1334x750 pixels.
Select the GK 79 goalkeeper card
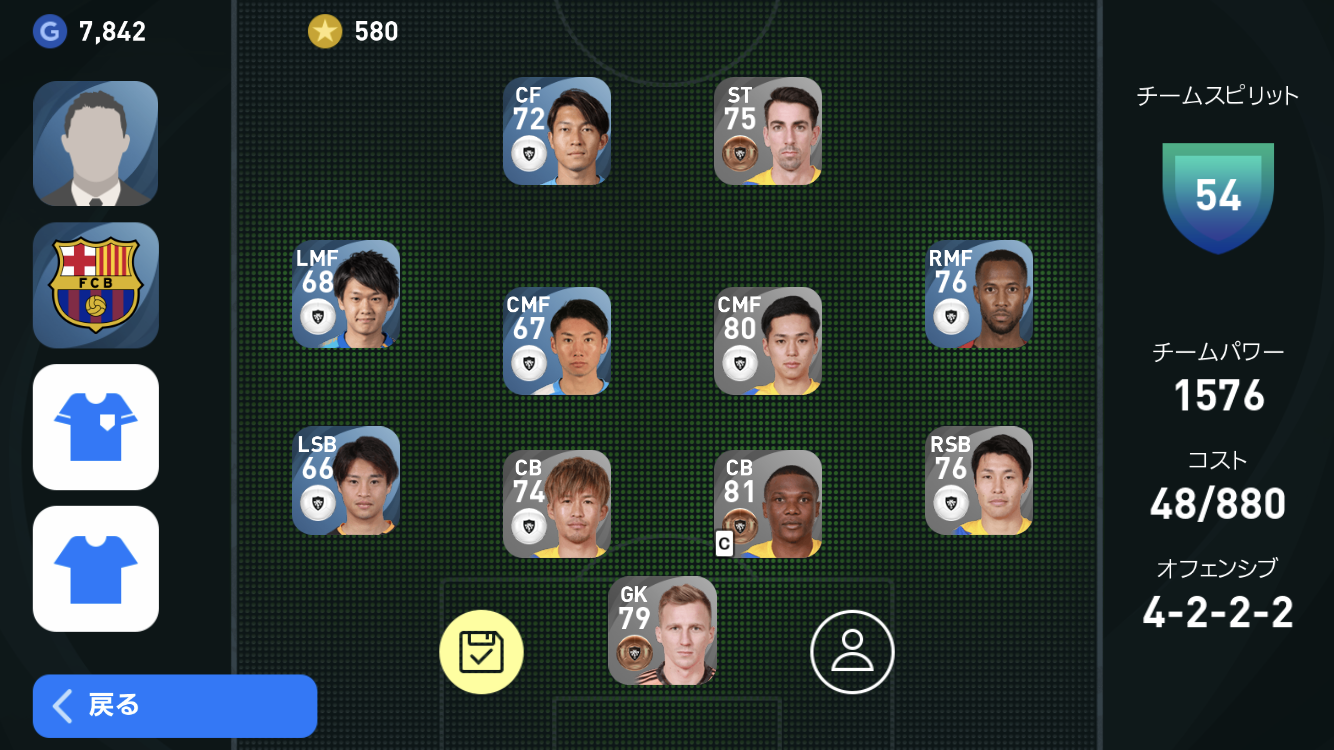click(662, 631)
